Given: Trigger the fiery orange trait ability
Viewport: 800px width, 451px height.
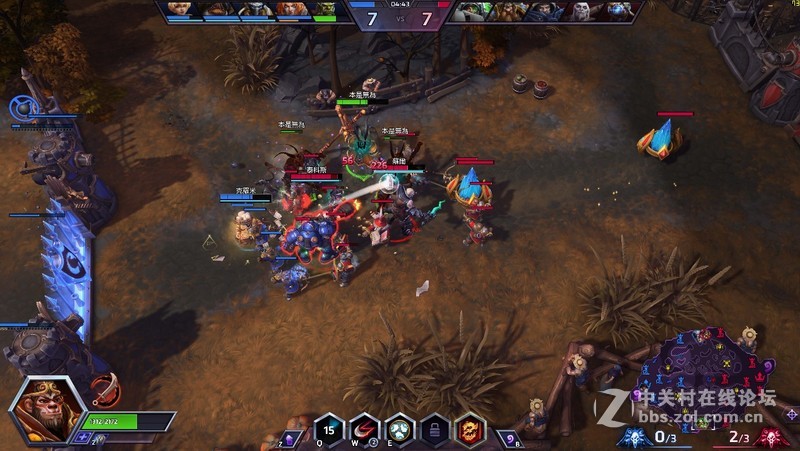Looking at the screenshot, I should pos(468,429).
